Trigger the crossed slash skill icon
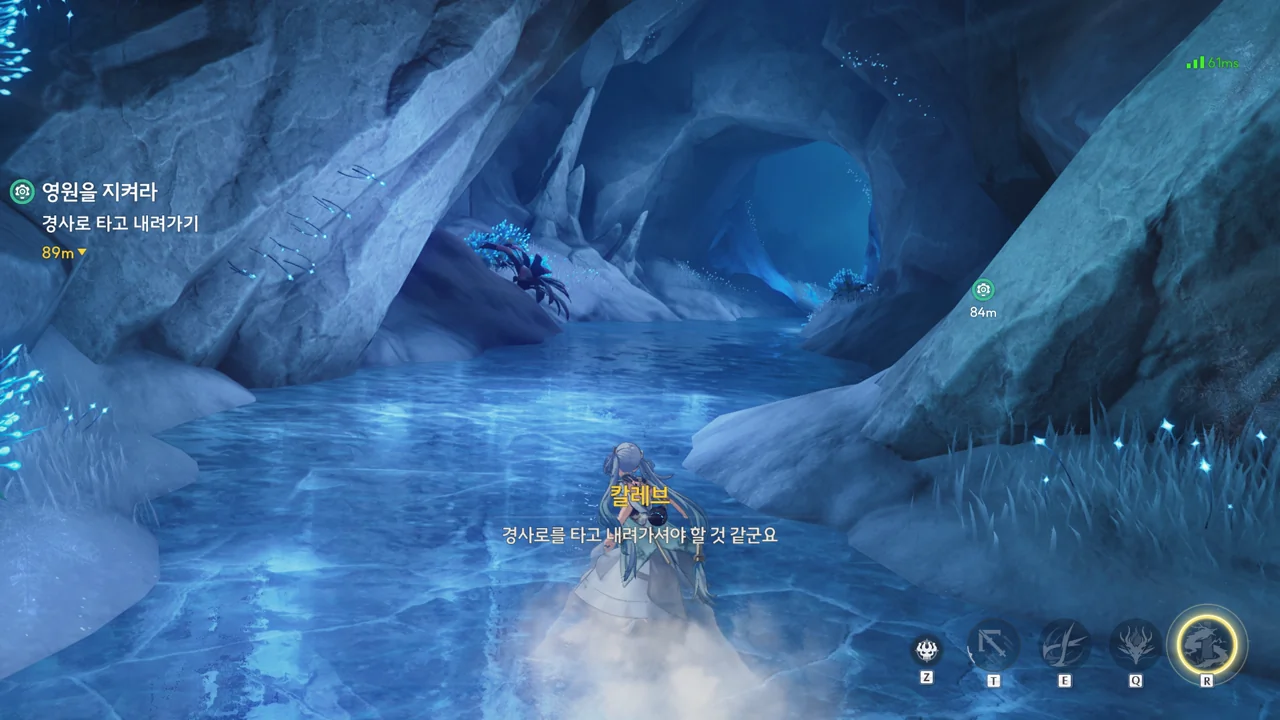Image resolution: width=1280 pixels, height=720 pixels. tap(1065, 645)
